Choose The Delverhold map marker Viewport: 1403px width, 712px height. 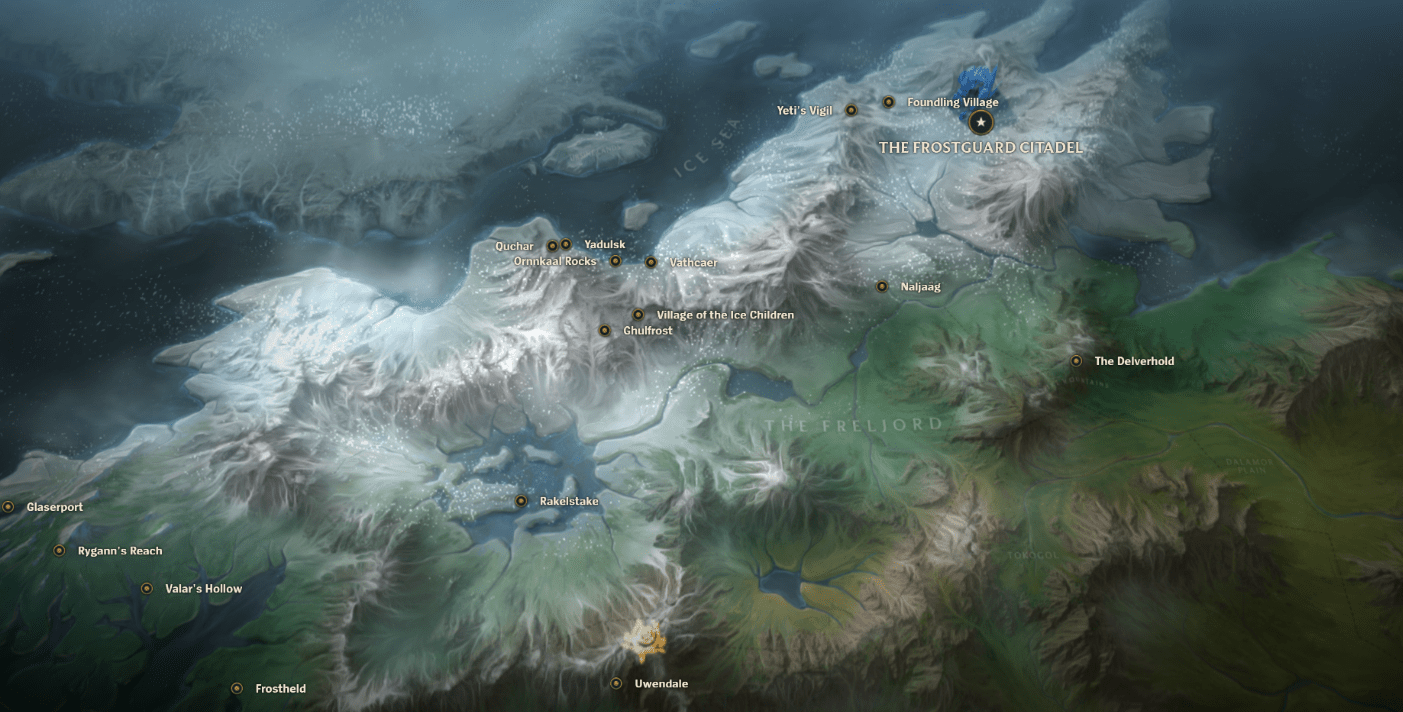[x=1077, y=361]
